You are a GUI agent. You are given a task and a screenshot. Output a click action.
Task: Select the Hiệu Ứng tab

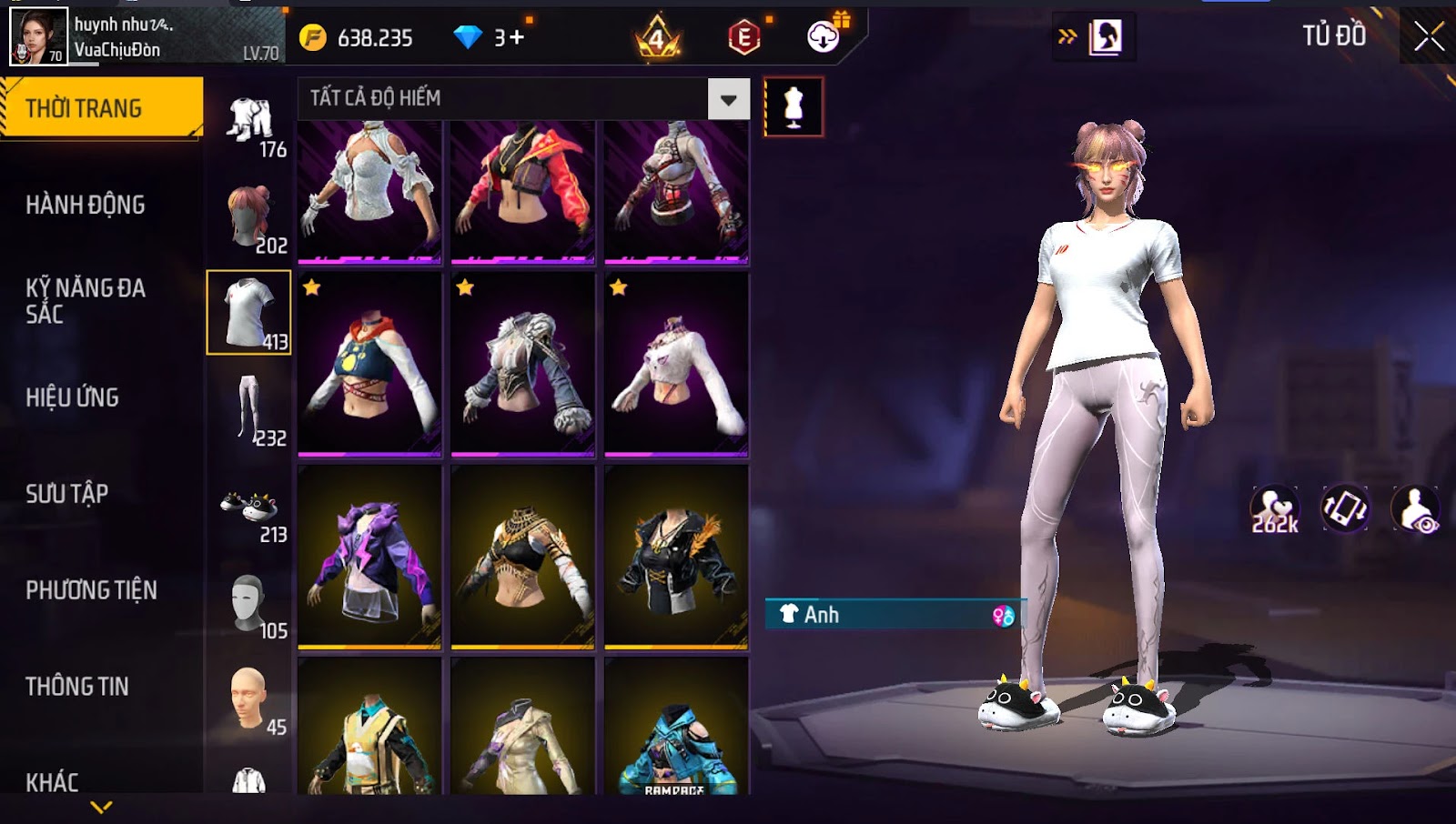click(x=73, y=397)
